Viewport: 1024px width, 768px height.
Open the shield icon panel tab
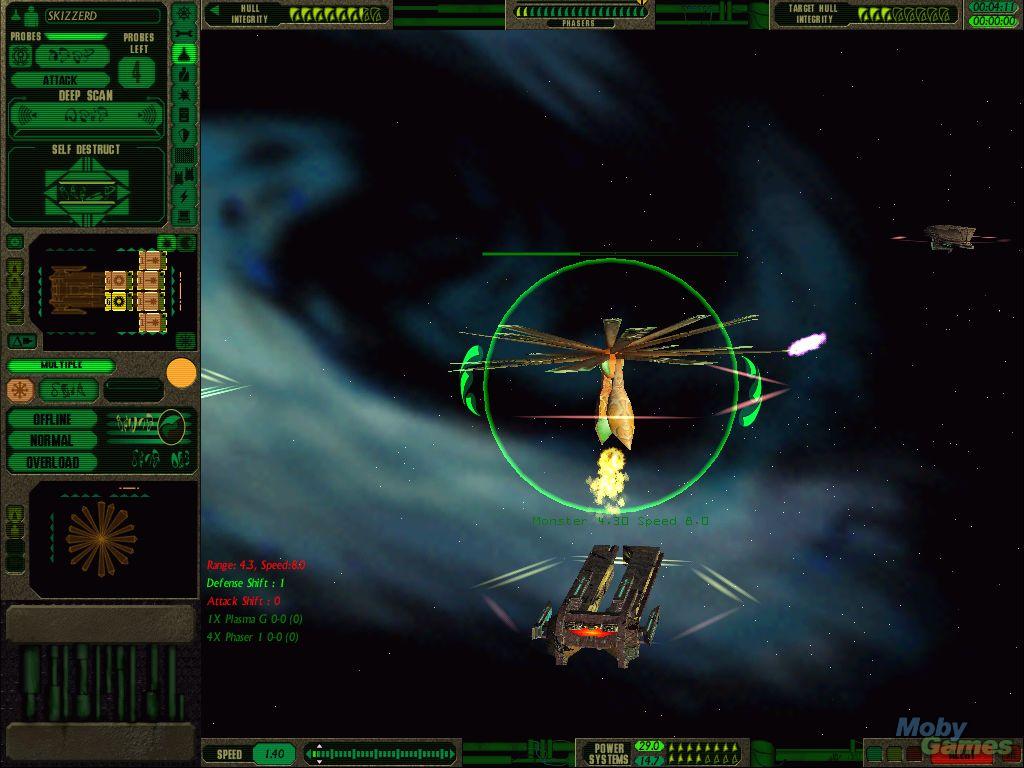tap(184, 135)
